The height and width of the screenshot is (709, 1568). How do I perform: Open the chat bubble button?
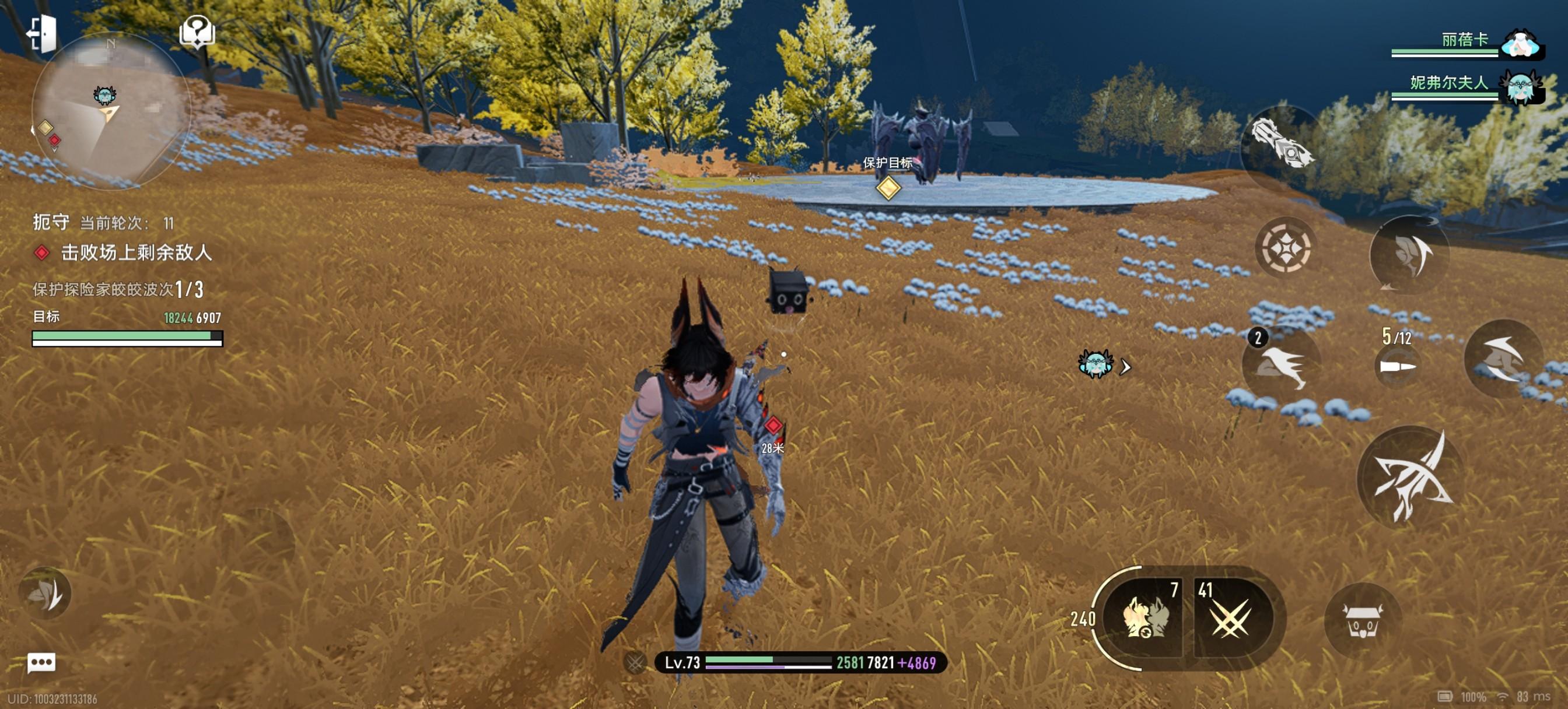[x=41, y=662]
